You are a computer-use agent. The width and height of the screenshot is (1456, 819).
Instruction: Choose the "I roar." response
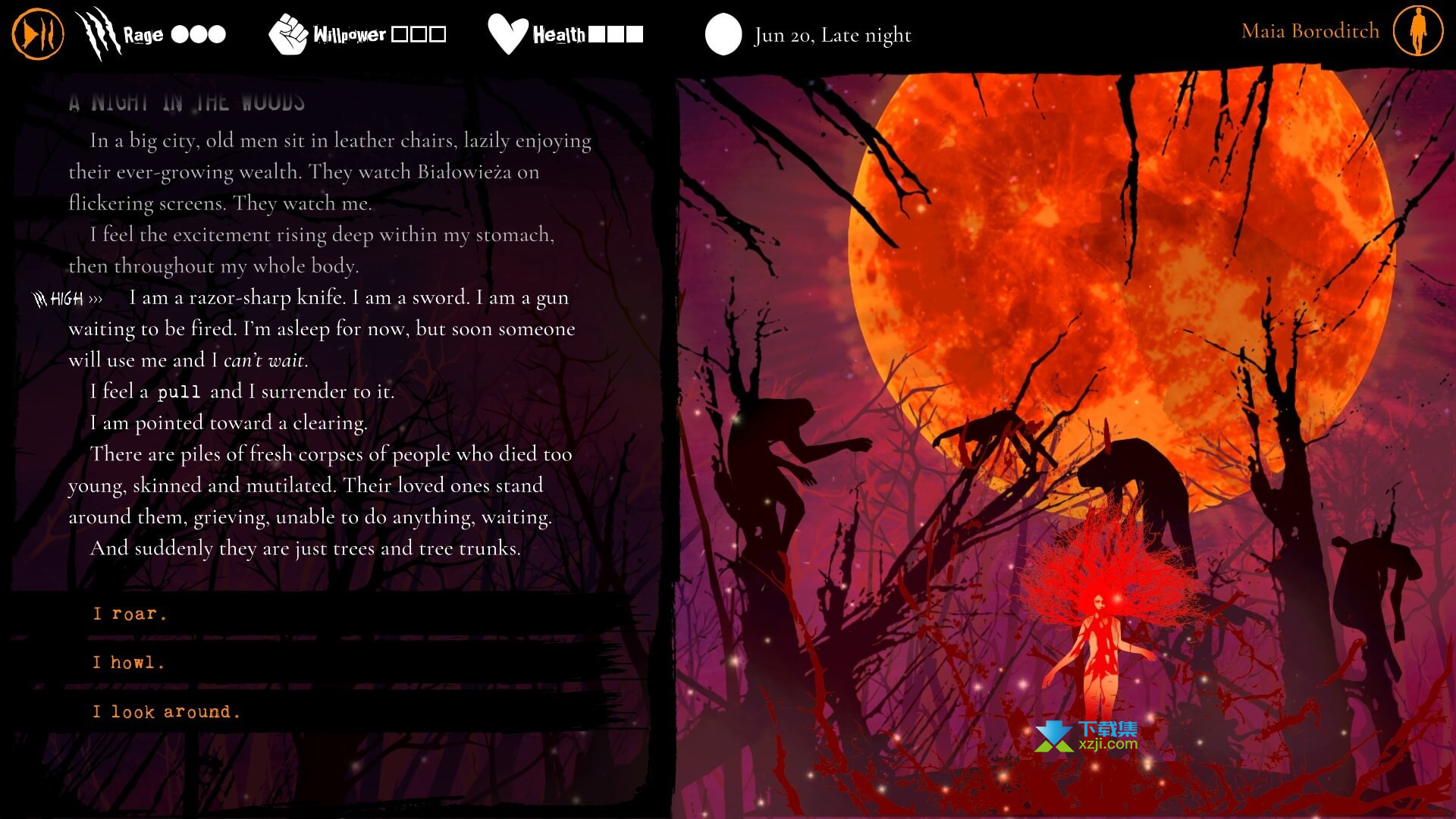click(129, 613)
